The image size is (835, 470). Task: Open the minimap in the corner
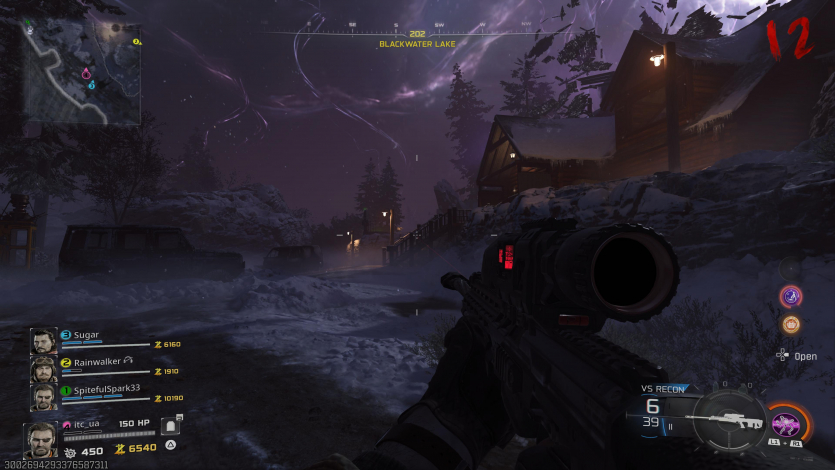pyautogui.click(x=83, y=71)
